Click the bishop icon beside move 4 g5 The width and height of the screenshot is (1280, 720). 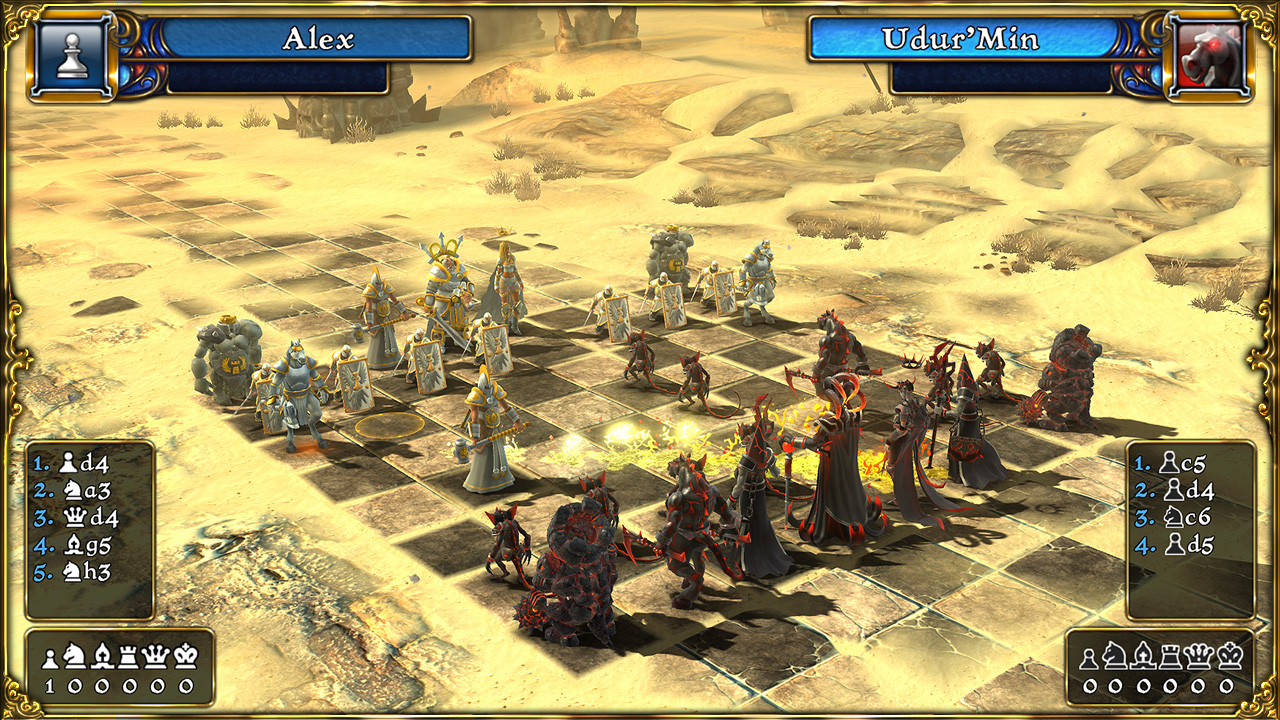click(76, 544)
